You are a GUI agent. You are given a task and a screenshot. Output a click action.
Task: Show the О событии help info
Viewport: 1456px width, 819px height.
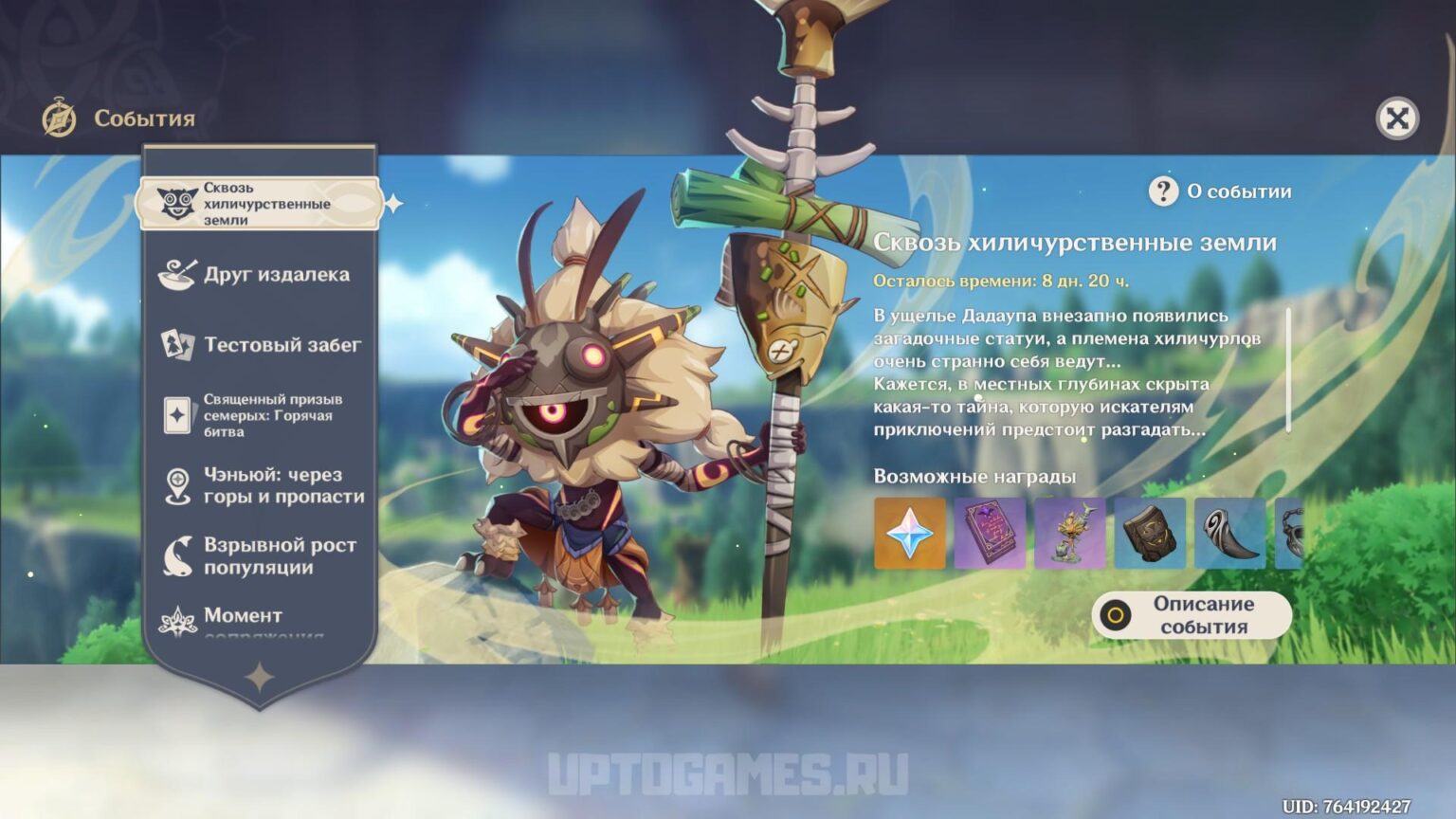point(1220,191)
